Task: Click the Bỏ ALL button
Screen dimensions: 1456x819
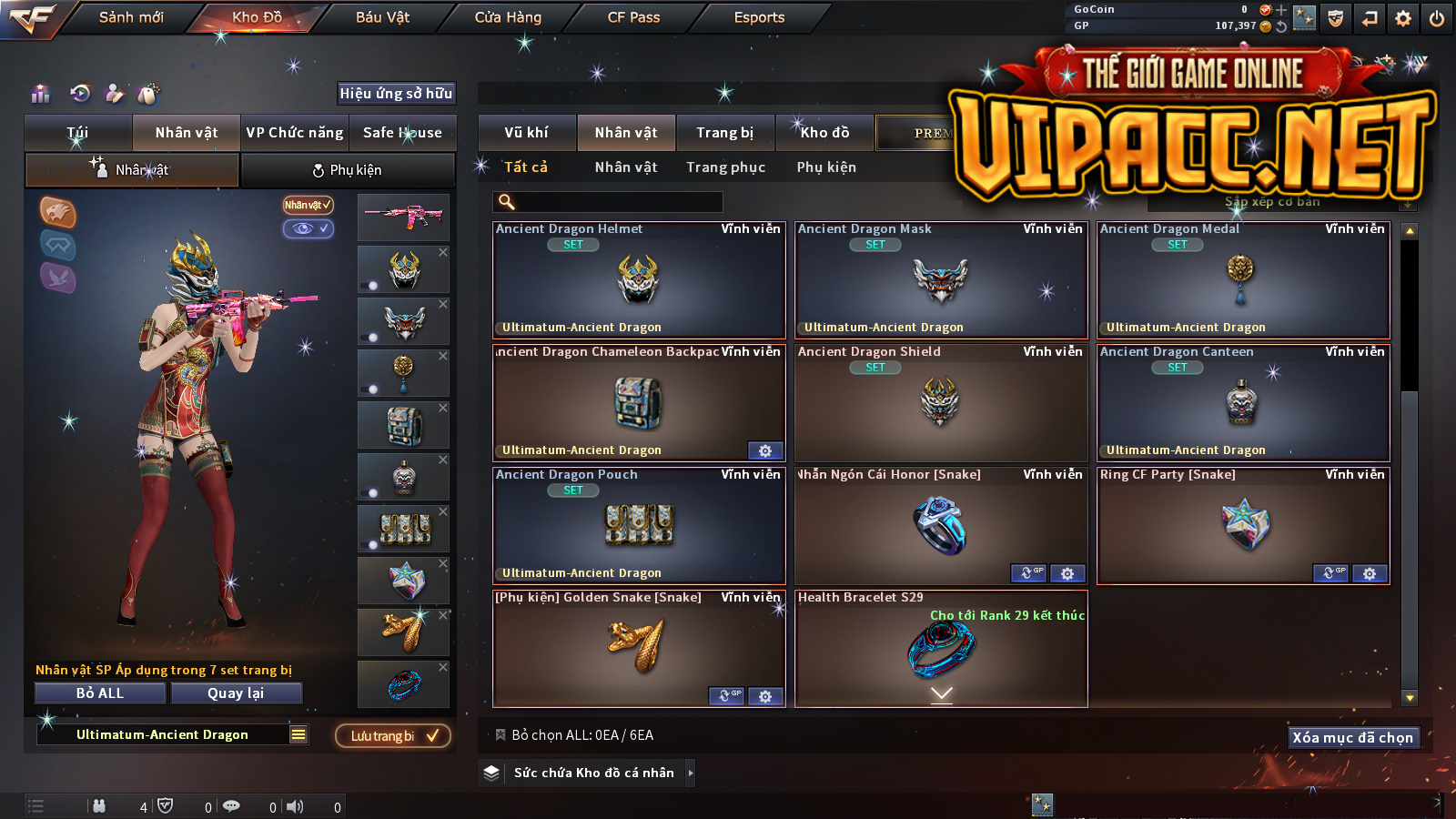Action: click(100, 693)
